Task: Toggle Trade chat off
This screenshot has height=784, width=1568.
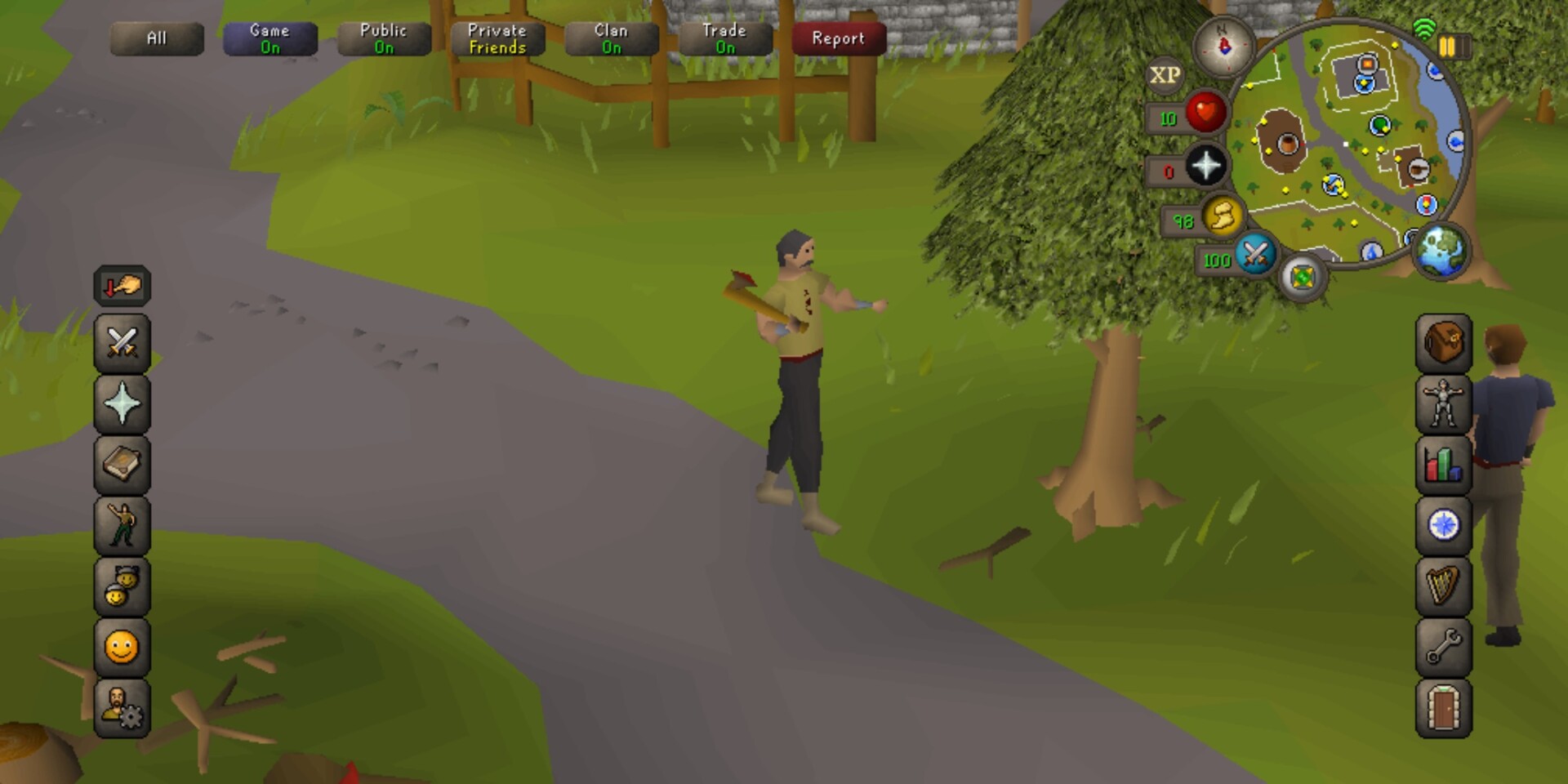Action: point(725,38)
